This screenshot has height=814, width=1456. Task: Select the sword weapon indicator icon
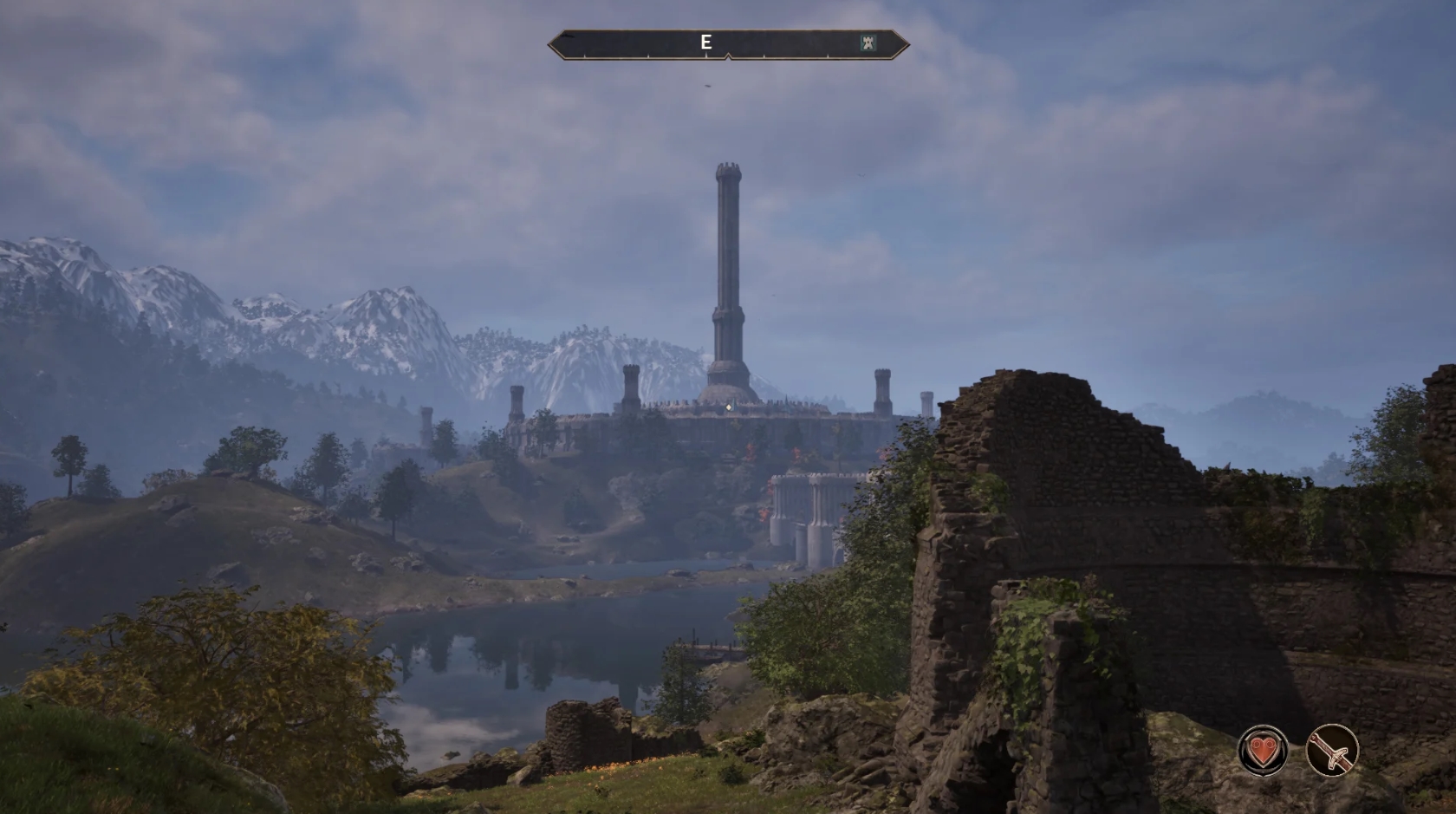point(1331,749)
